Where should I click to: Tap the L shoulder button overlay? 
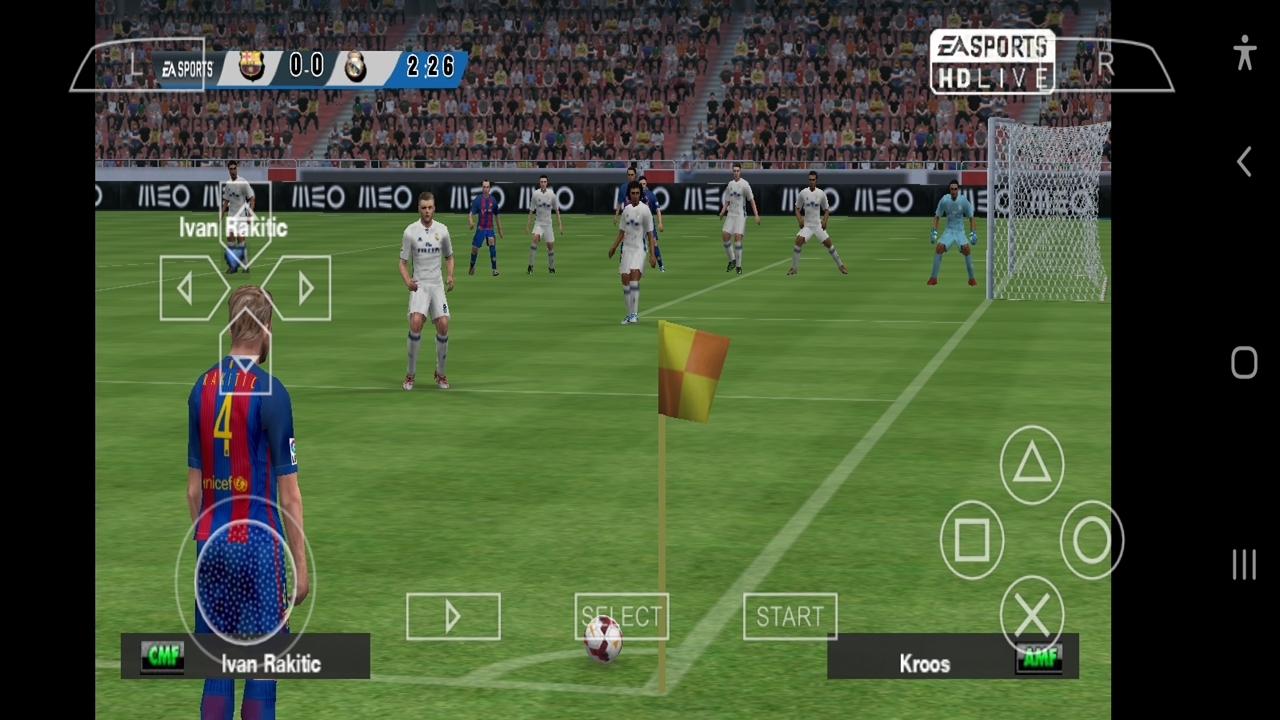pyautogui.click(x=137, y=65)
